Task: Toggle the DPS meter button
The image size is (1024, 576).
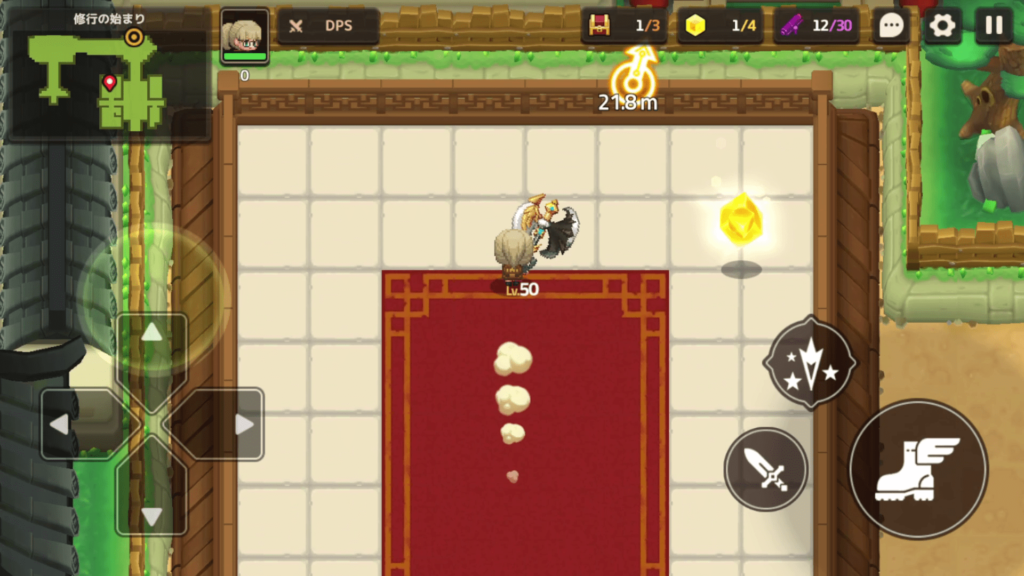Action: click(328, 26)
